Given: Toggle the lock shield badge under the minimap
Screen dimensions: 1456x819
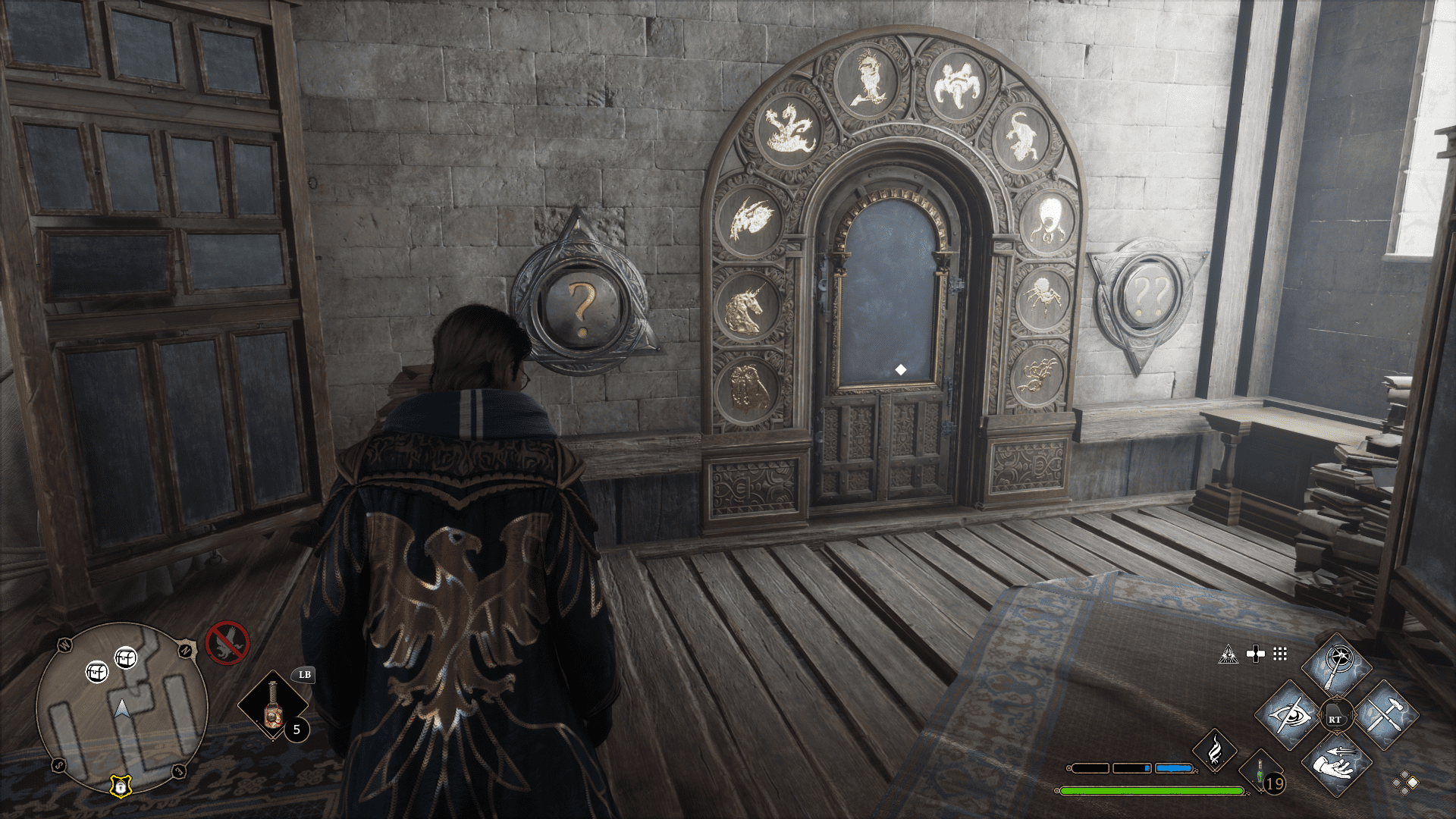Looking at the screenshot, I should tap(121, 786).
